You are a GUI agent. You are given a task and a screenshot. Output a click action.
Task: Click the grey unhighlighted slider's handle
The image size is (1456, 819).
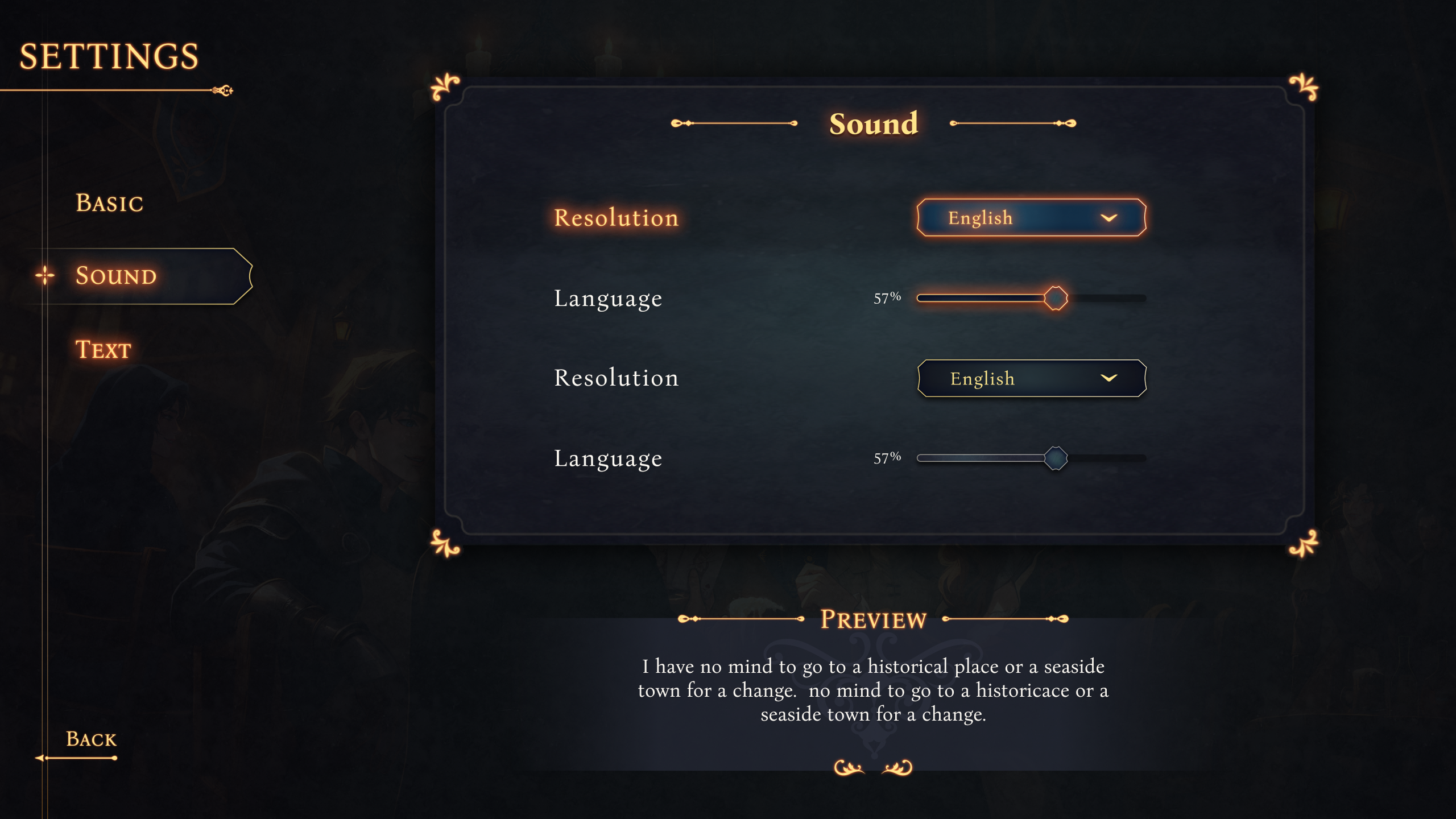1056,458
